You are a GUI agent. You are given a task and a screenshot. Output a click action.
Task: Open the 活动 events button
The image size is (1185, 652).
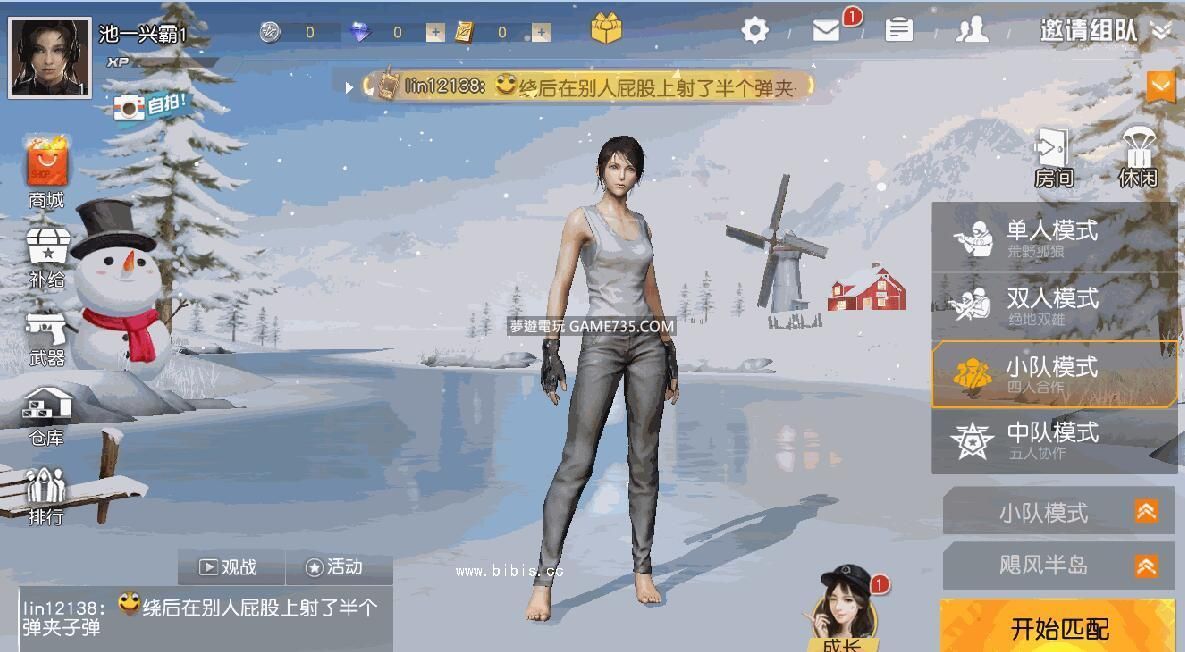(x=336, y=567)
